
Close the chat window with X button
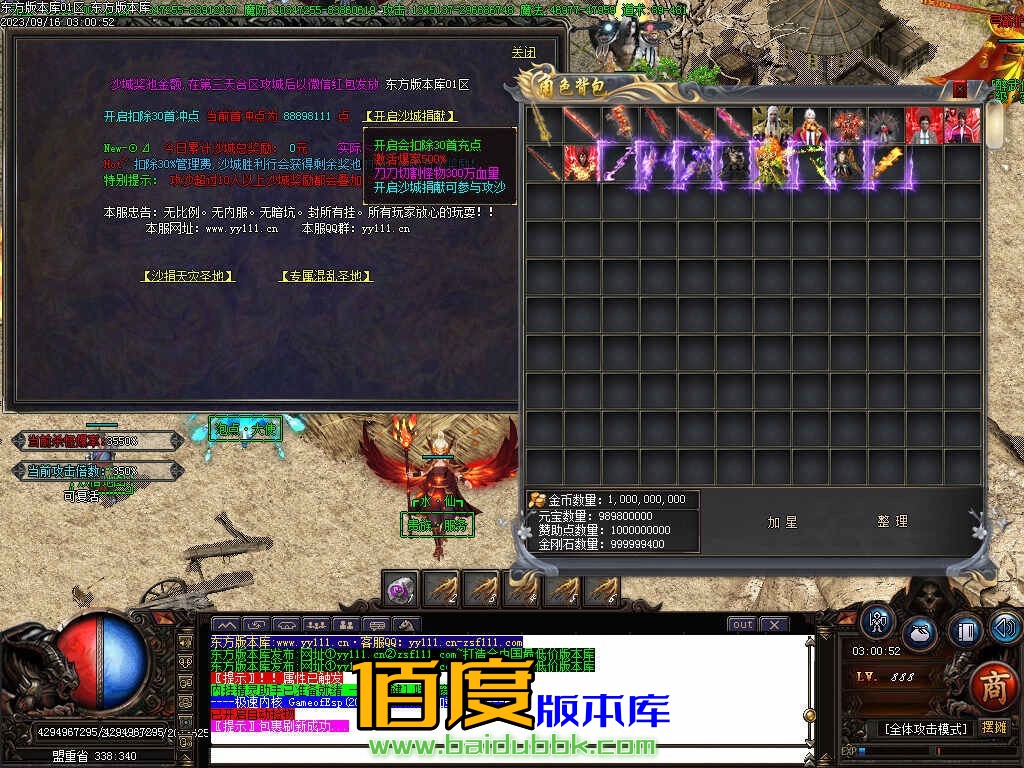774,625
